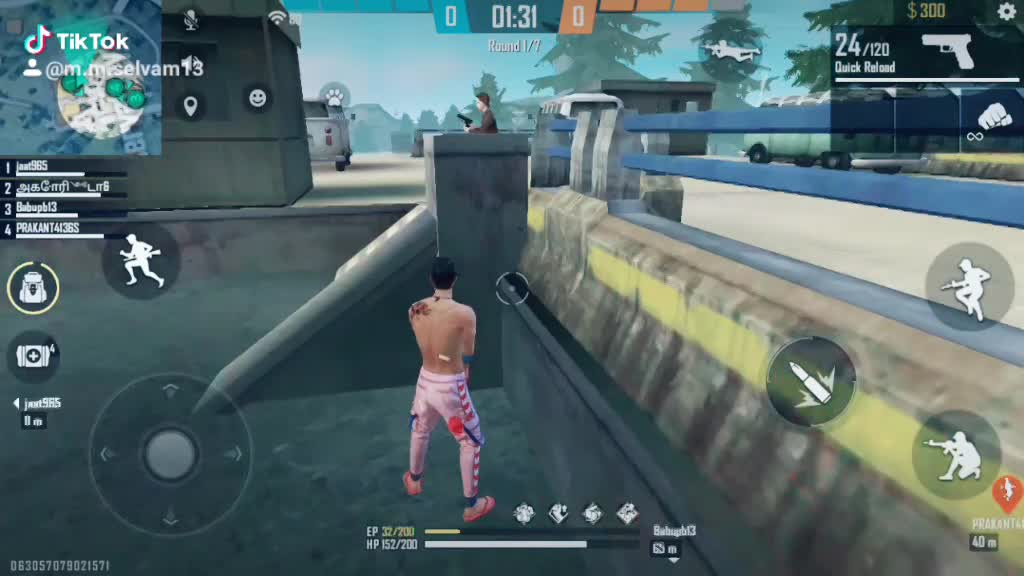Tap the sprint running-man button

click(141, 260)
